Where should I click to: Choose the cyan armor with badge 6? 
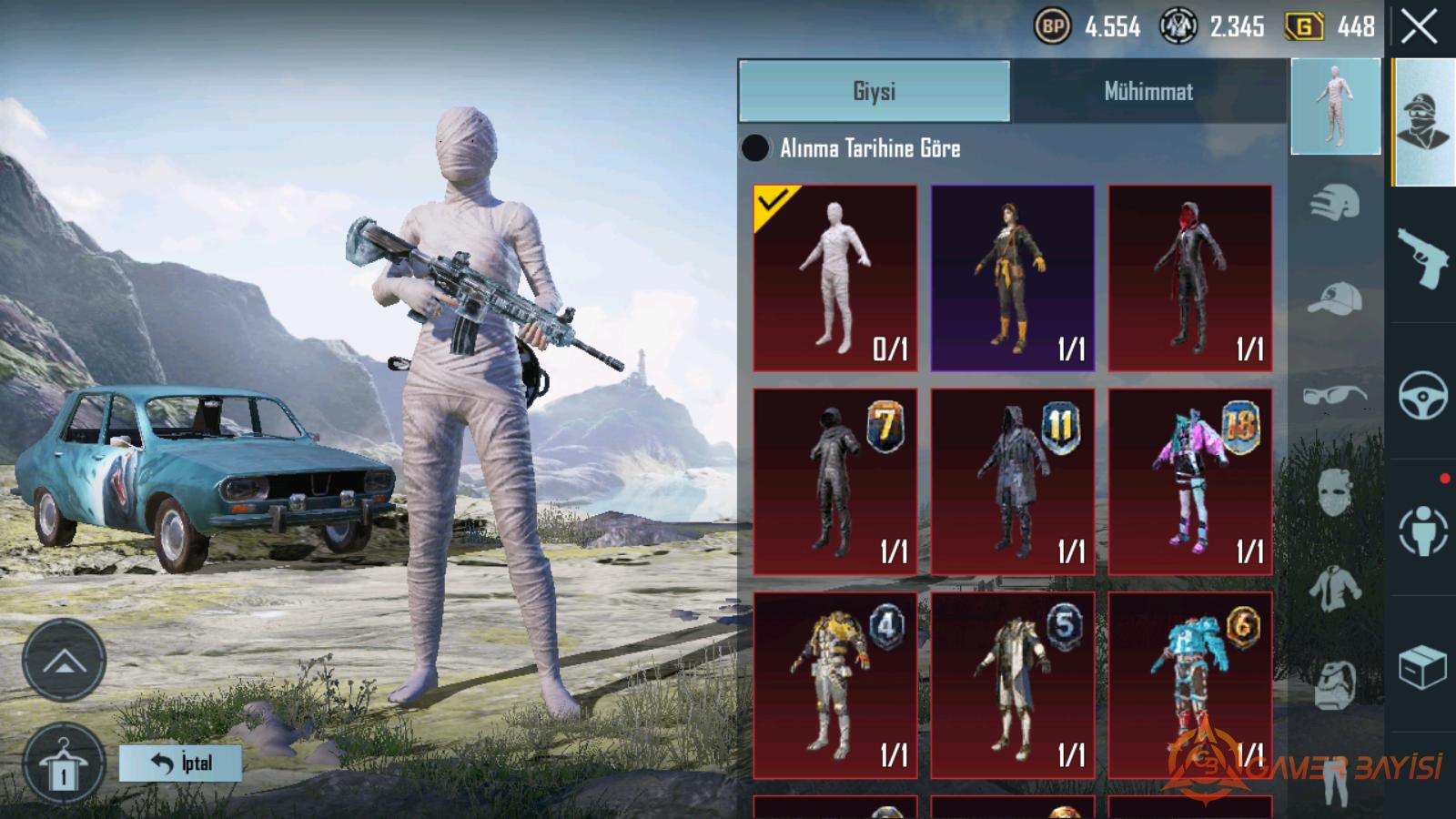click(1190, 686)
